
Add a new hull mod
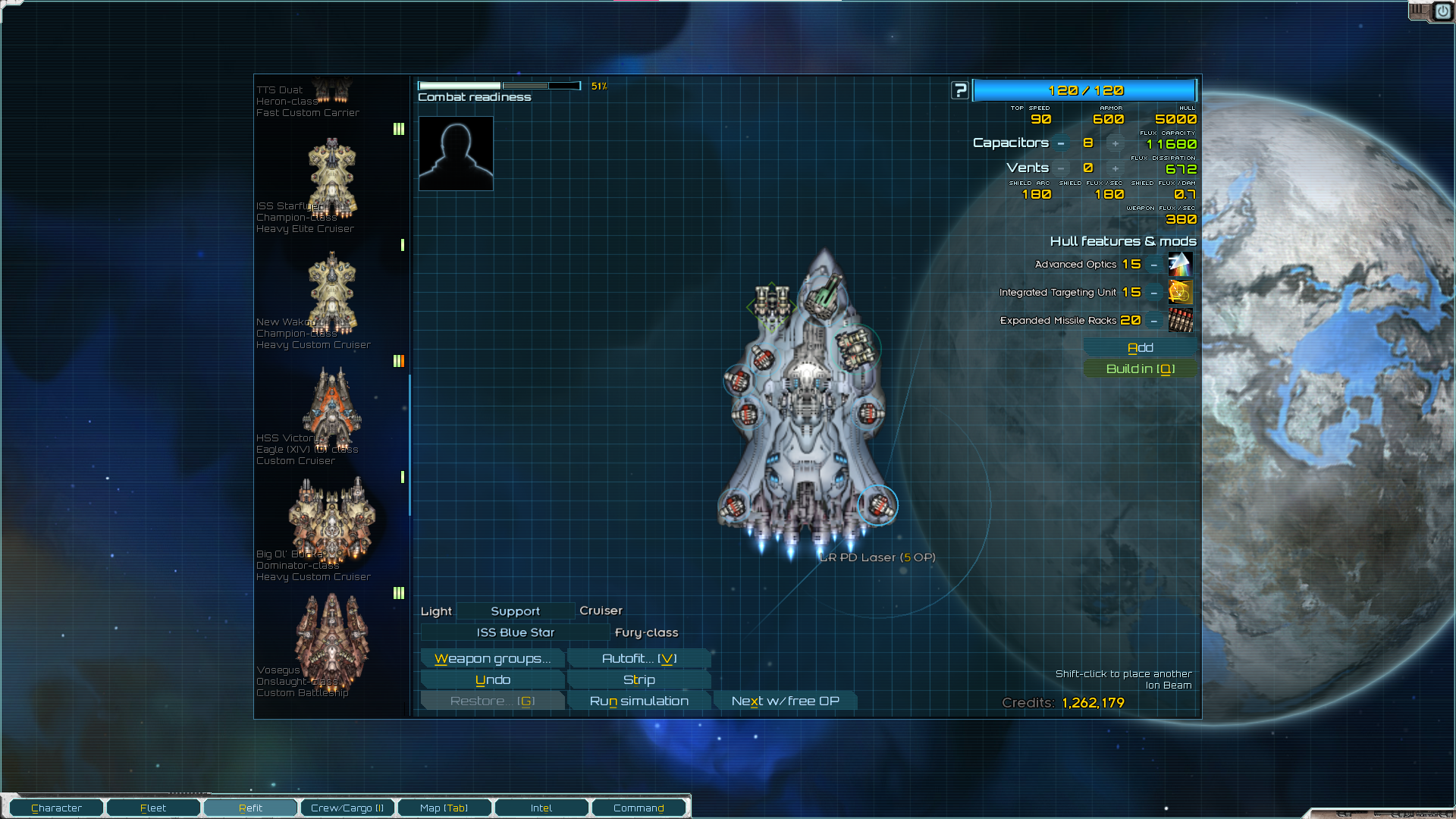[1140, 347]
